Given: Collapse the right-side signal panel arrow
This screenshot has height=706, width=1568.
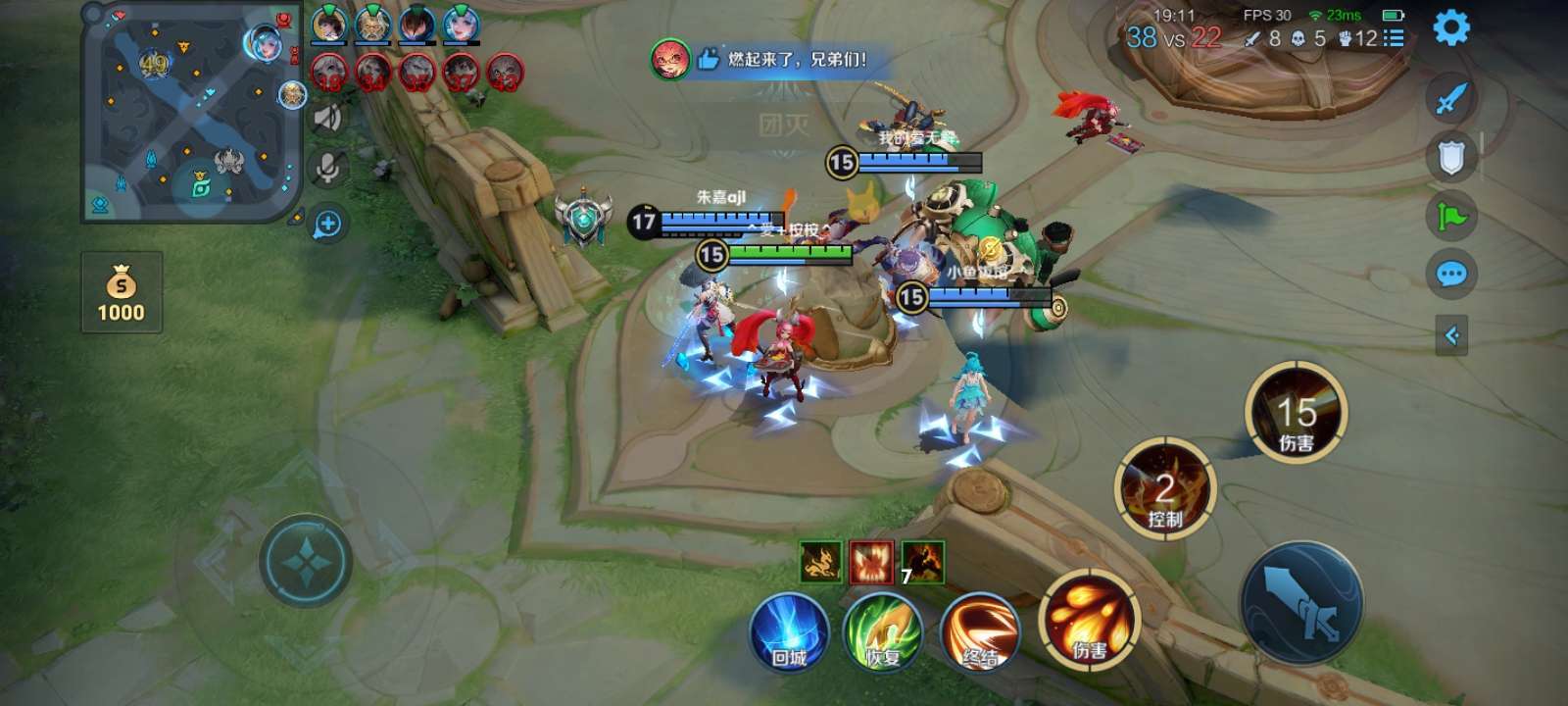Looking at the screenshot, I should point(1451,336).
